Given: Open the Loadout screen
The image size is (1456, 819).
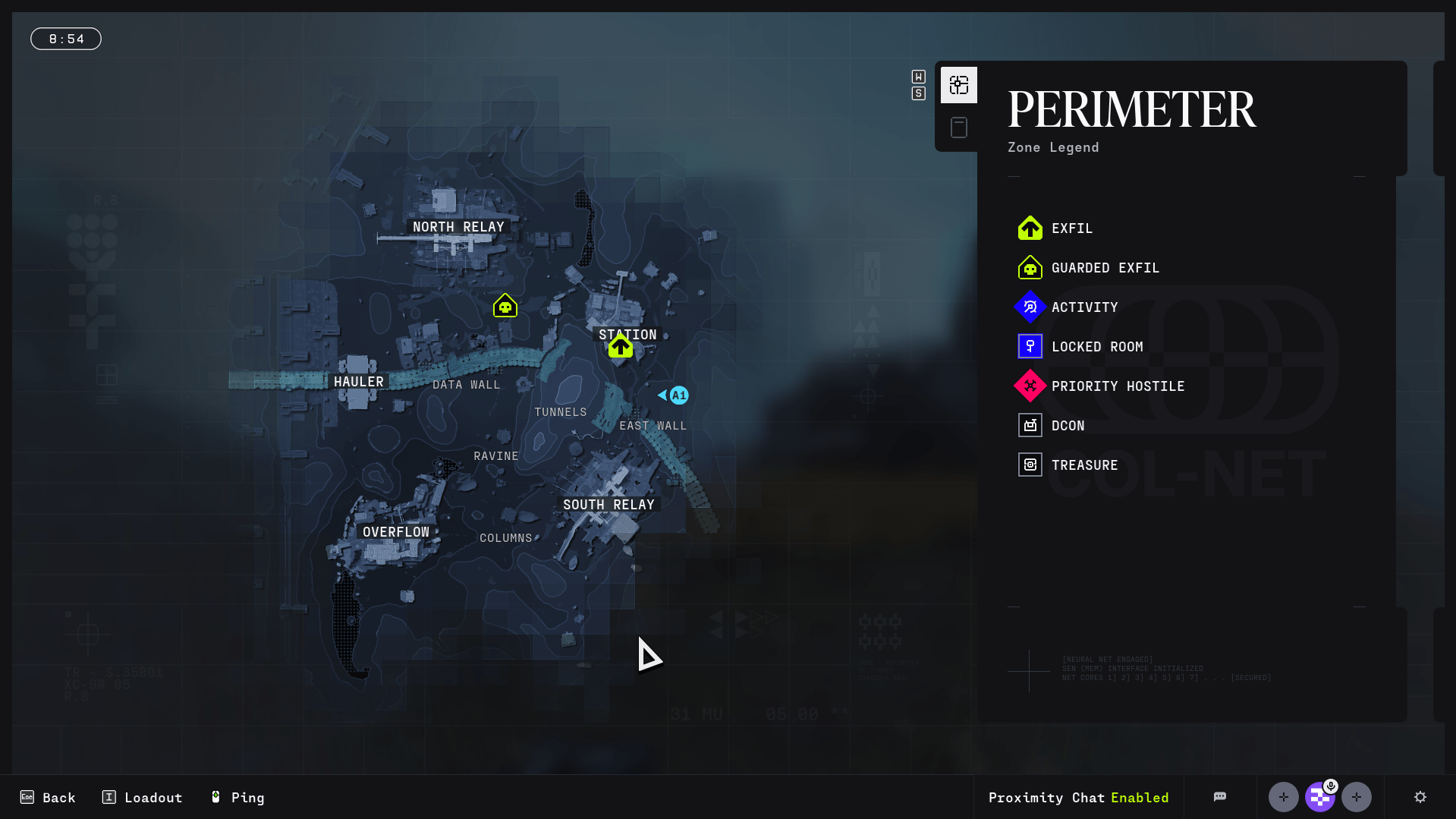Looking at the screenshot, I should [x=142, y=797].
